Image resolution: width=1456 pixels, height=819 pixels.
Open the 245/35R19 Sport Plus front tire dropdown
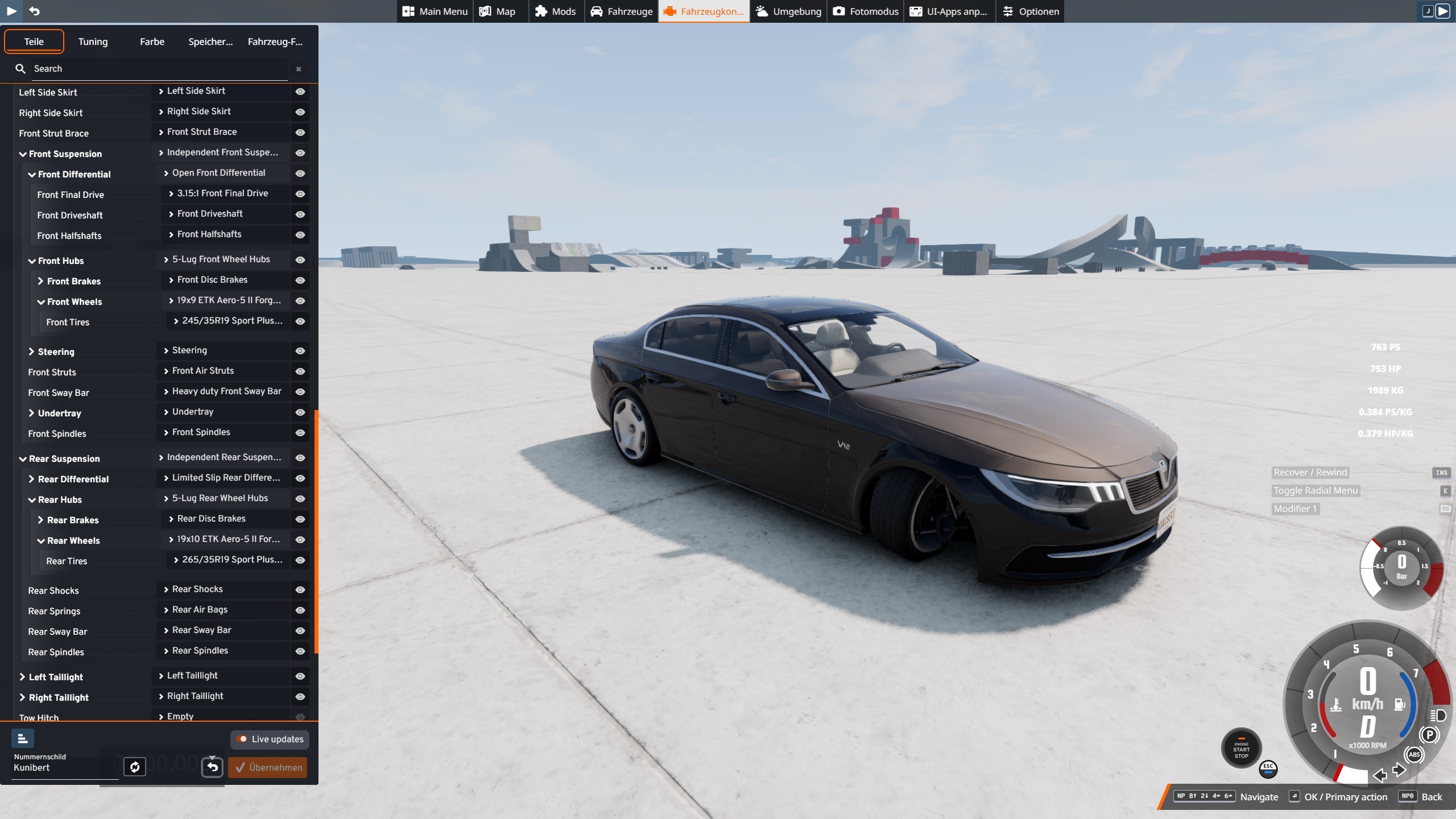point(227,321)
